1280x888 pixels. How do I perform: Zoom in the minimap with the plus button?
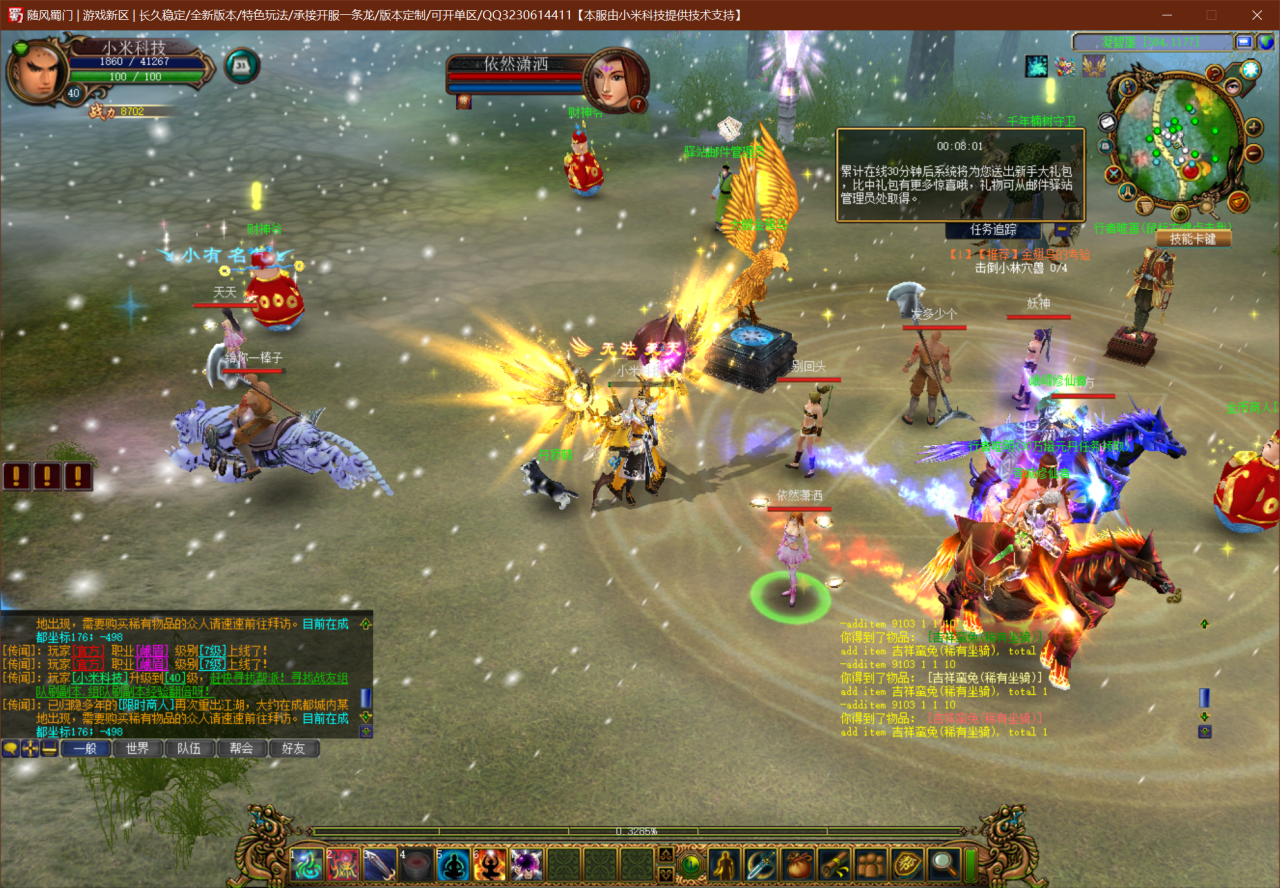point(1254,127)
